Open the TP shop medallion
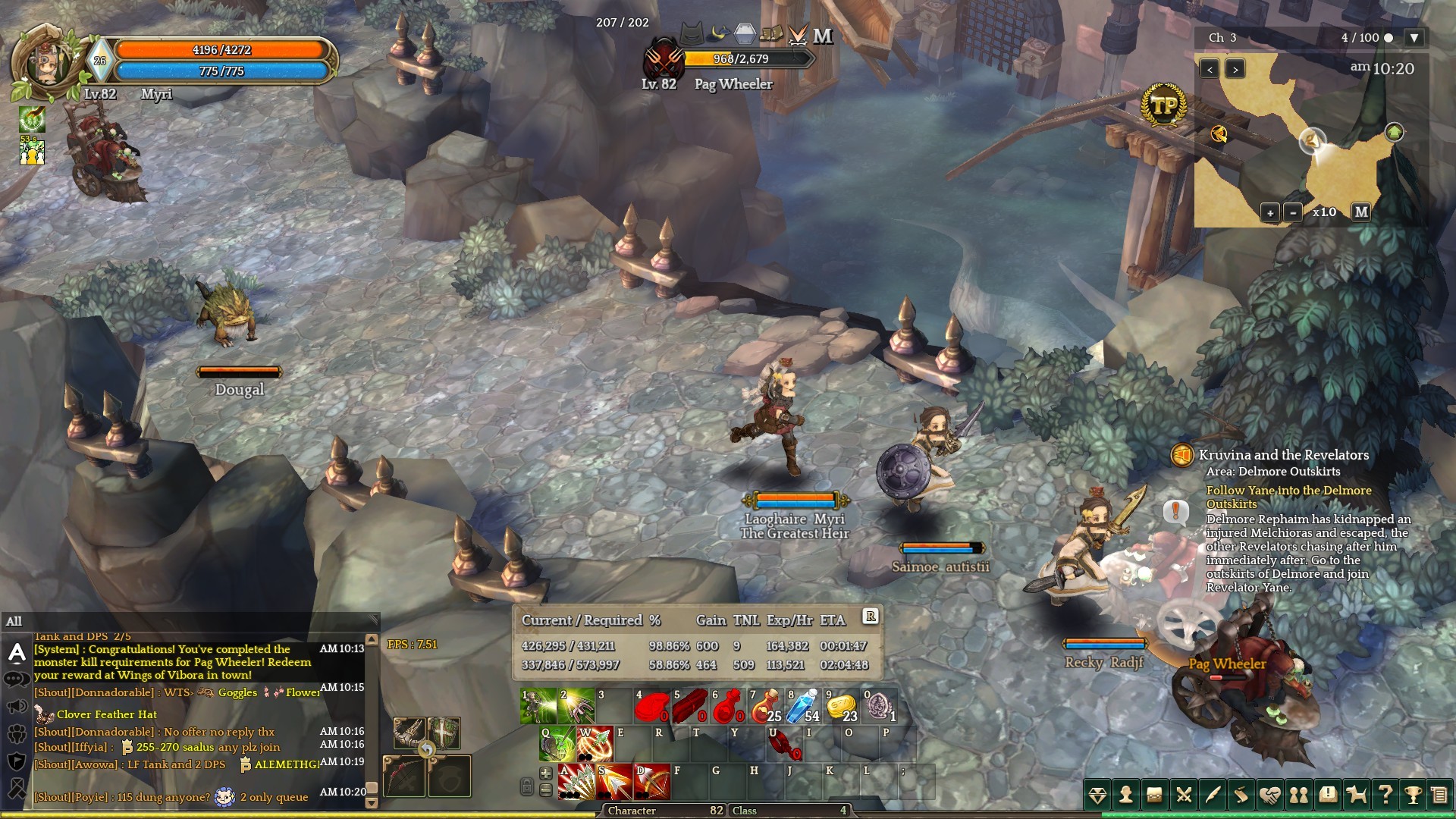Screen dimensions: 1456x819 (x=1163, y=106)
